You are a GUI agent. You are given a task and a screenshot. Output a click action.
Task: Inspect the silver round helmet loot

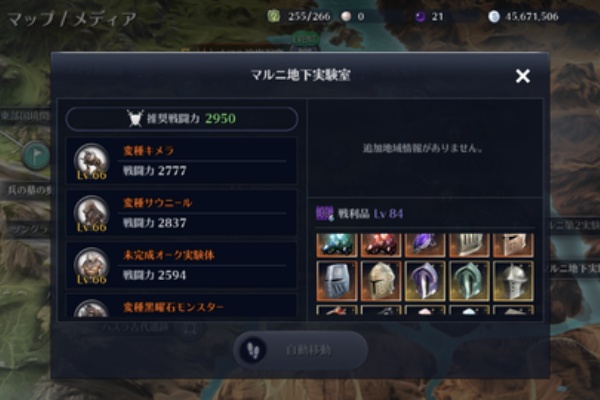[512, 281]
